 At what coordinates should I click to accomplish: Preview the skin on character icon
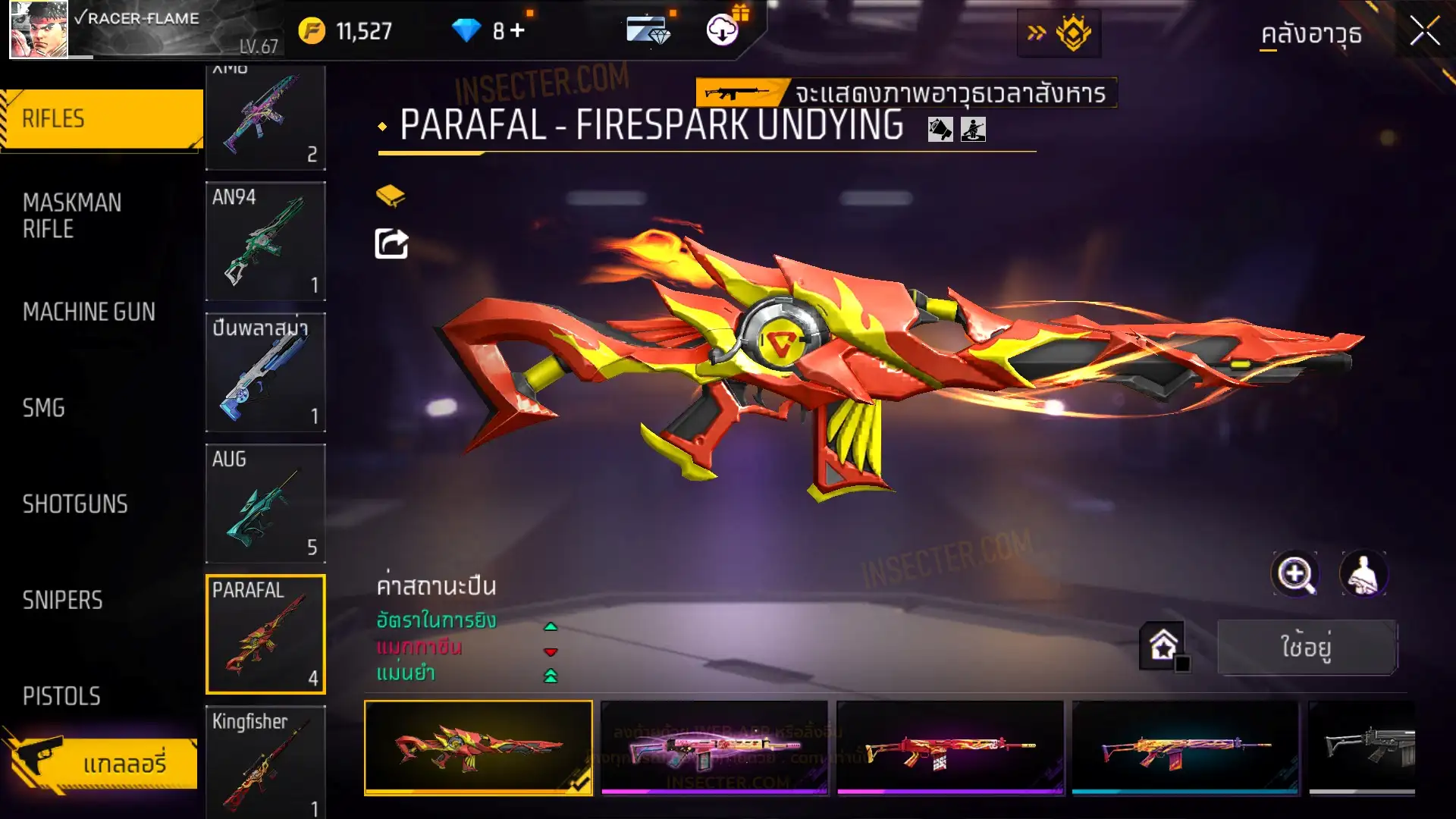(x=1363, y=574)
